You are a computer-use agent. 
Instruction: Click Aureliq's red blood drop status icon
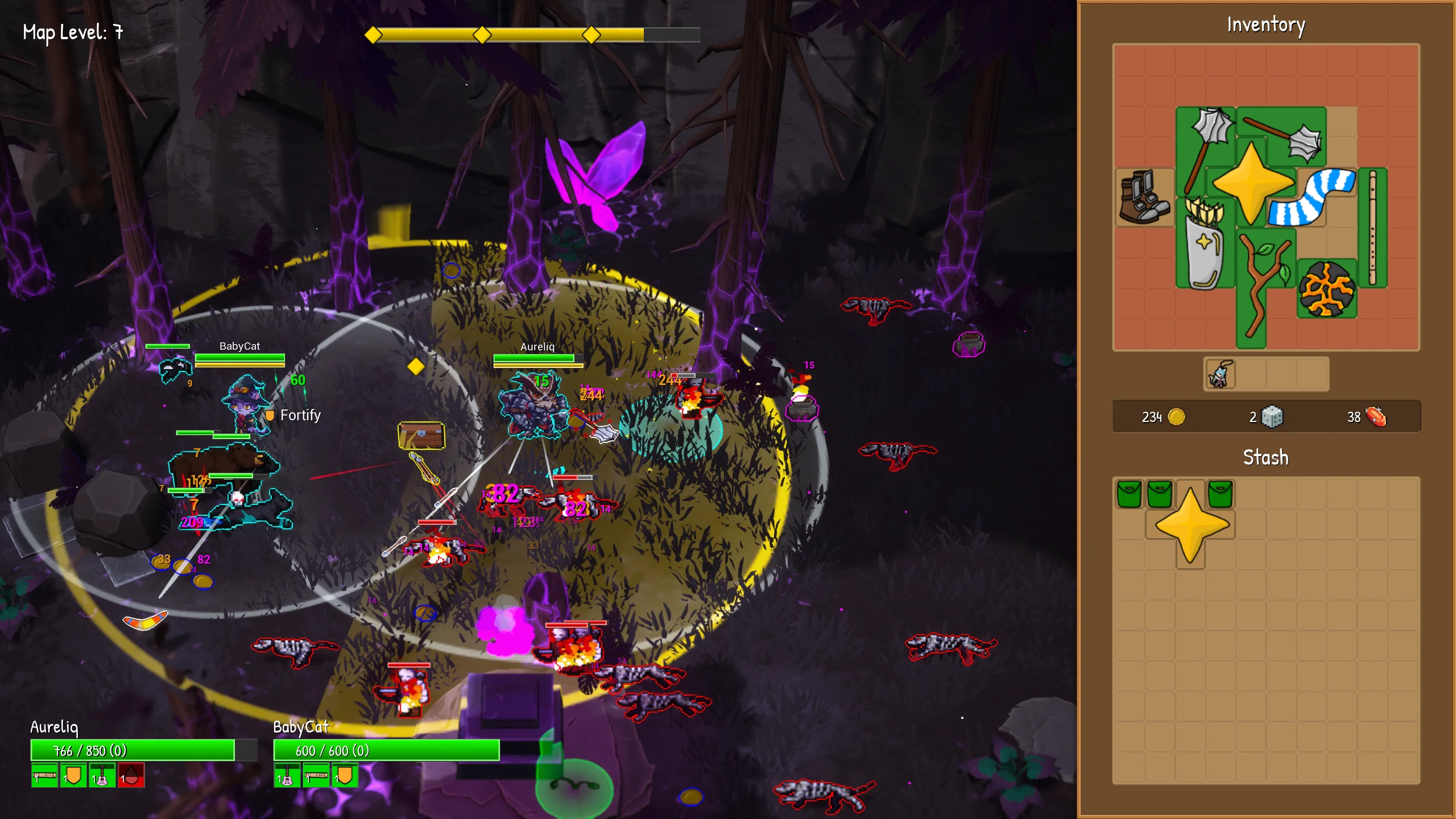pos(131,775)
